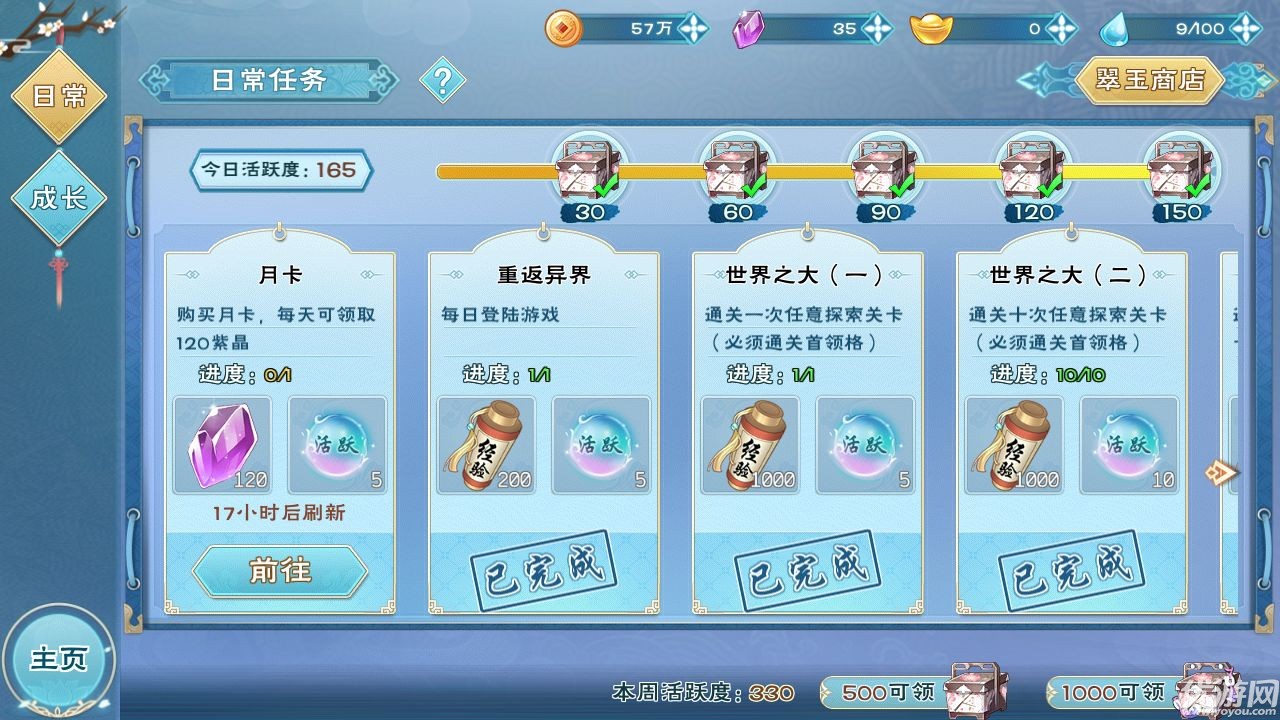Image resolution: width=1280 pixels, height=720 pixels.
Task: Click the 150-point activity reward chest
Action: pyautogui.click(x=1180, y=170)
